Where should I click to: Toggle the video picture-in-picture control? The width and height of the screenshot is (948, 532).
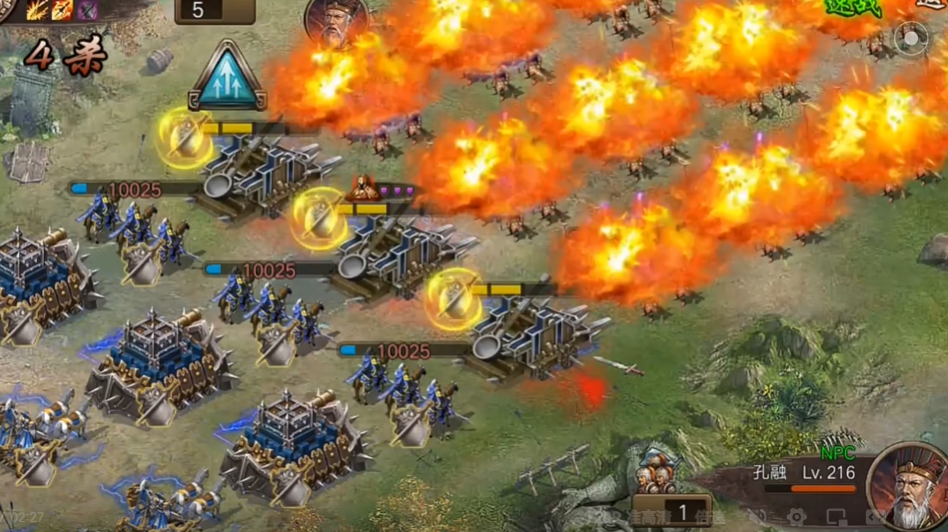tap(838, 518)
